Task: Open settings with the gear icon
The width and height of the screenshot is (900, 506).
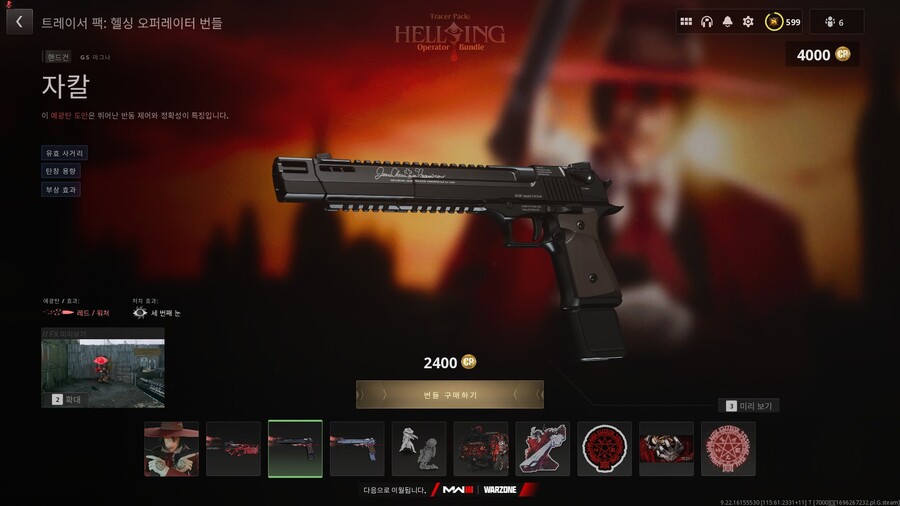Action: click(x=748, y=22)
